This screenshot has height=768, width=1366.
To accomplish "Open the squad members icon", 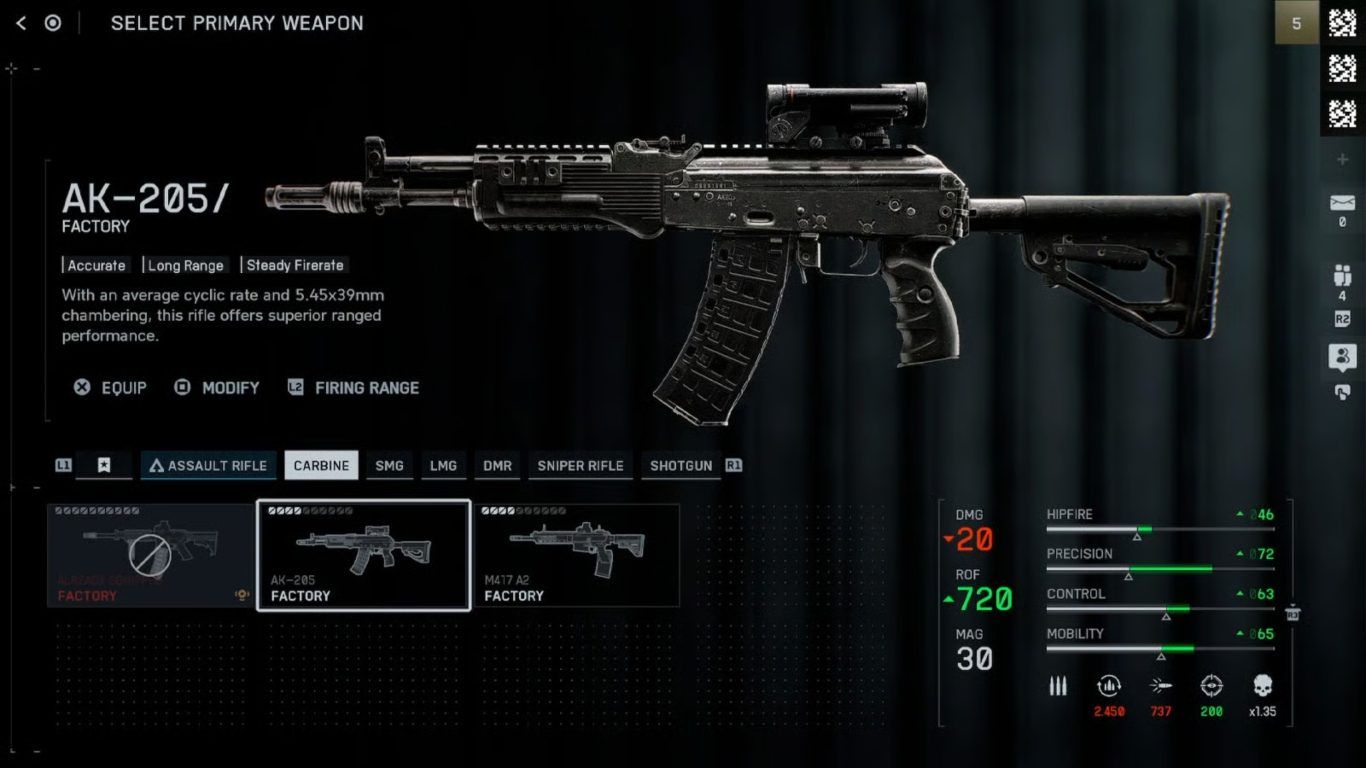I will pos(1342,275).
